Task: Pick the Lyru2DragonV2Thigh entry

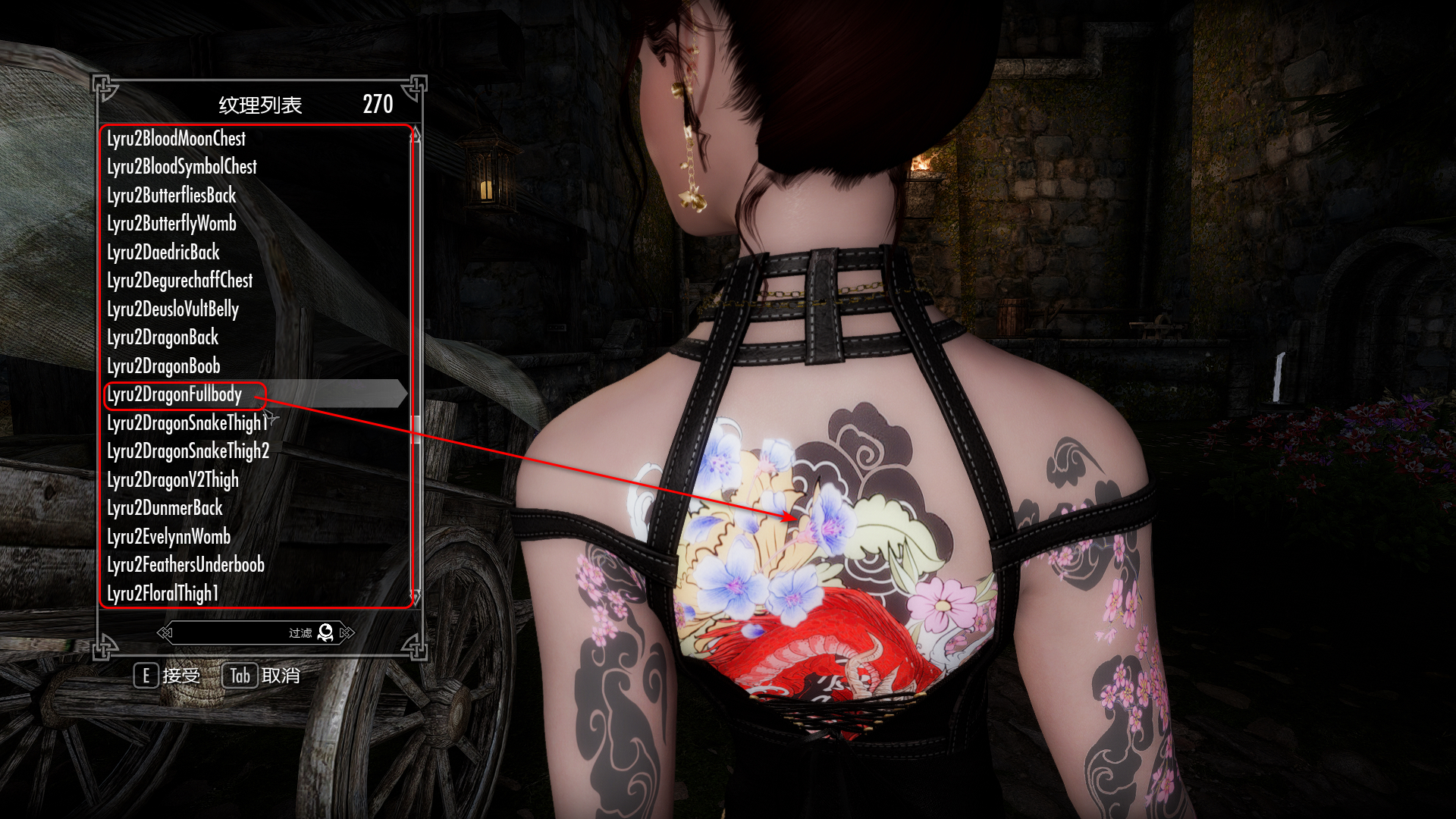Action: pos(173,480)
